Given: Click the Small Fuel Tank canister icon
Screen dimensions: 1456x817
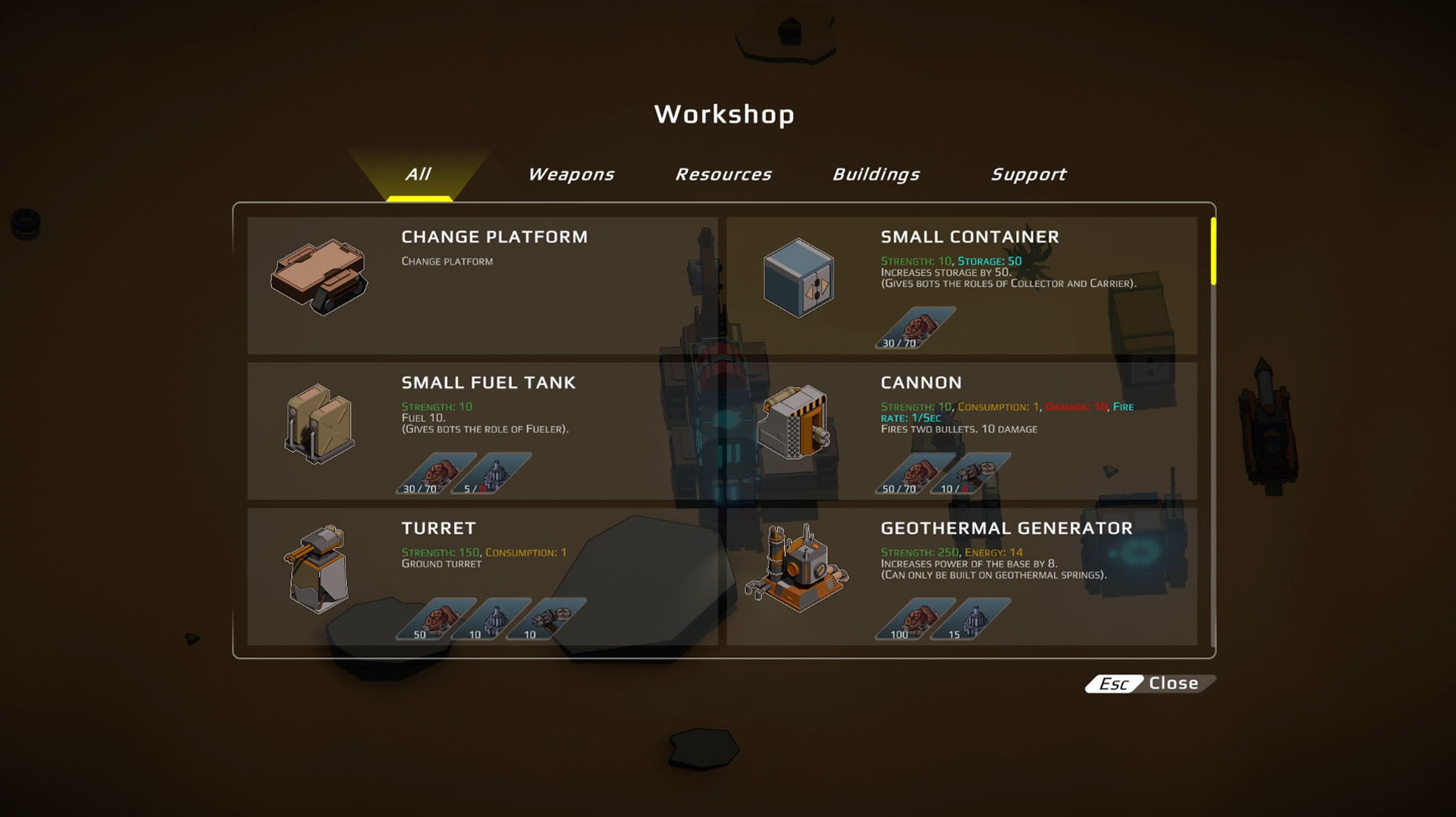Looking at the screenshot, I should click(x=318, y=422).
